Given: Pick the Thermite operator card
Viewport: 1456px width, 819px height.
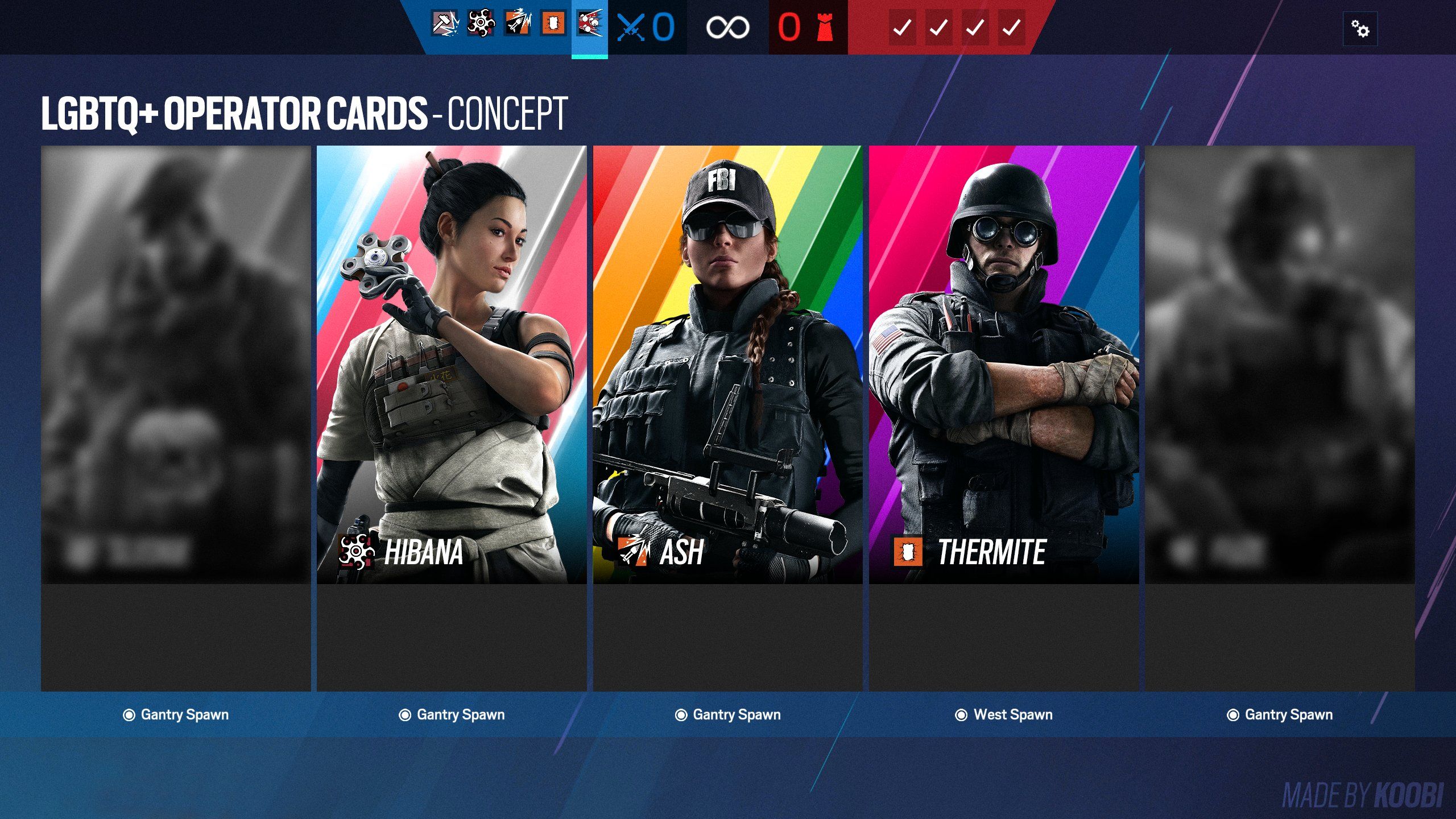Looking at the screenshot, I should point(1004,364).
